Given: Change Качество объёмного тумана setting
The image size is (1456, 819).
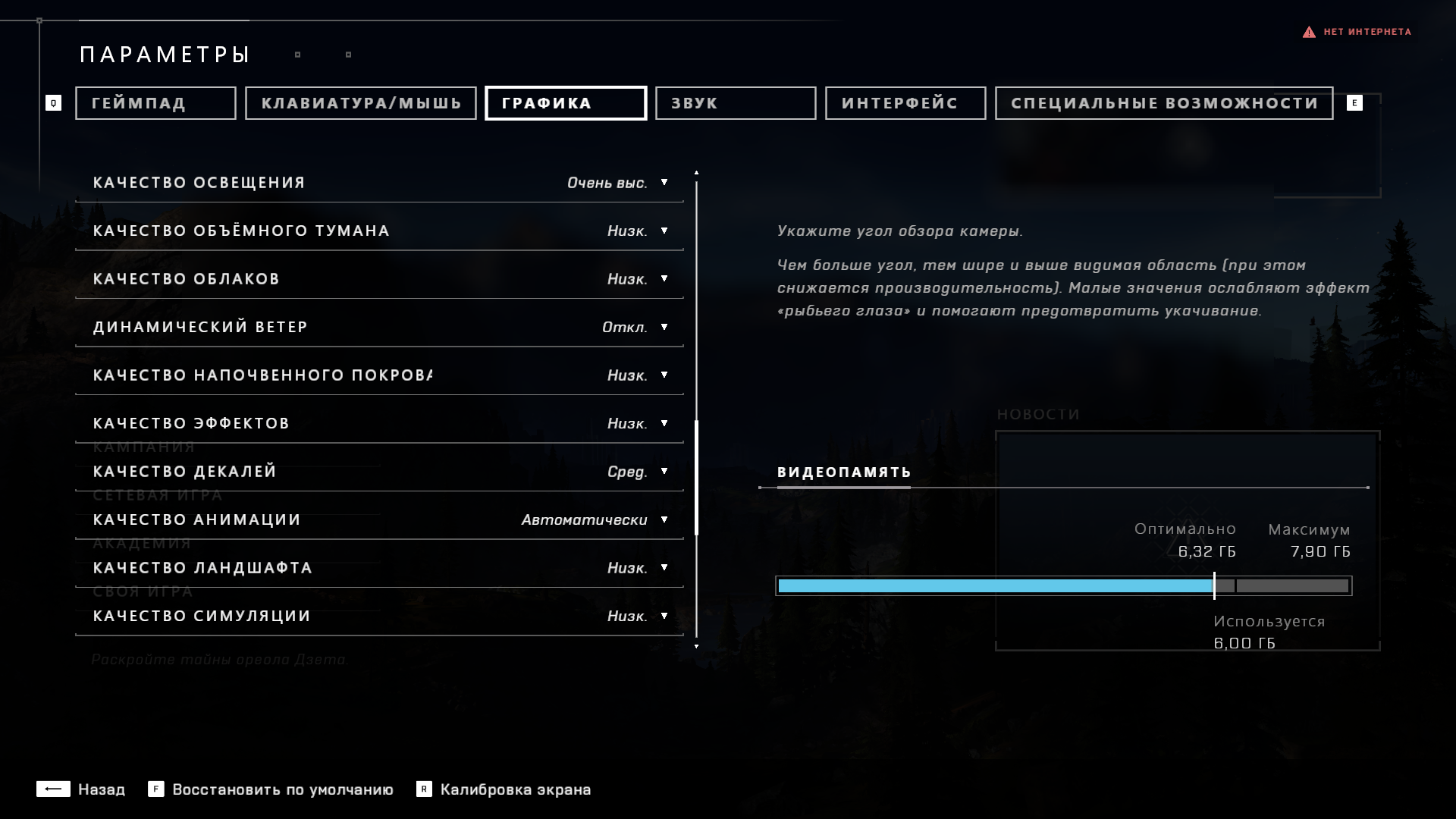Looking at the screenshot, I should coord(637,231).
